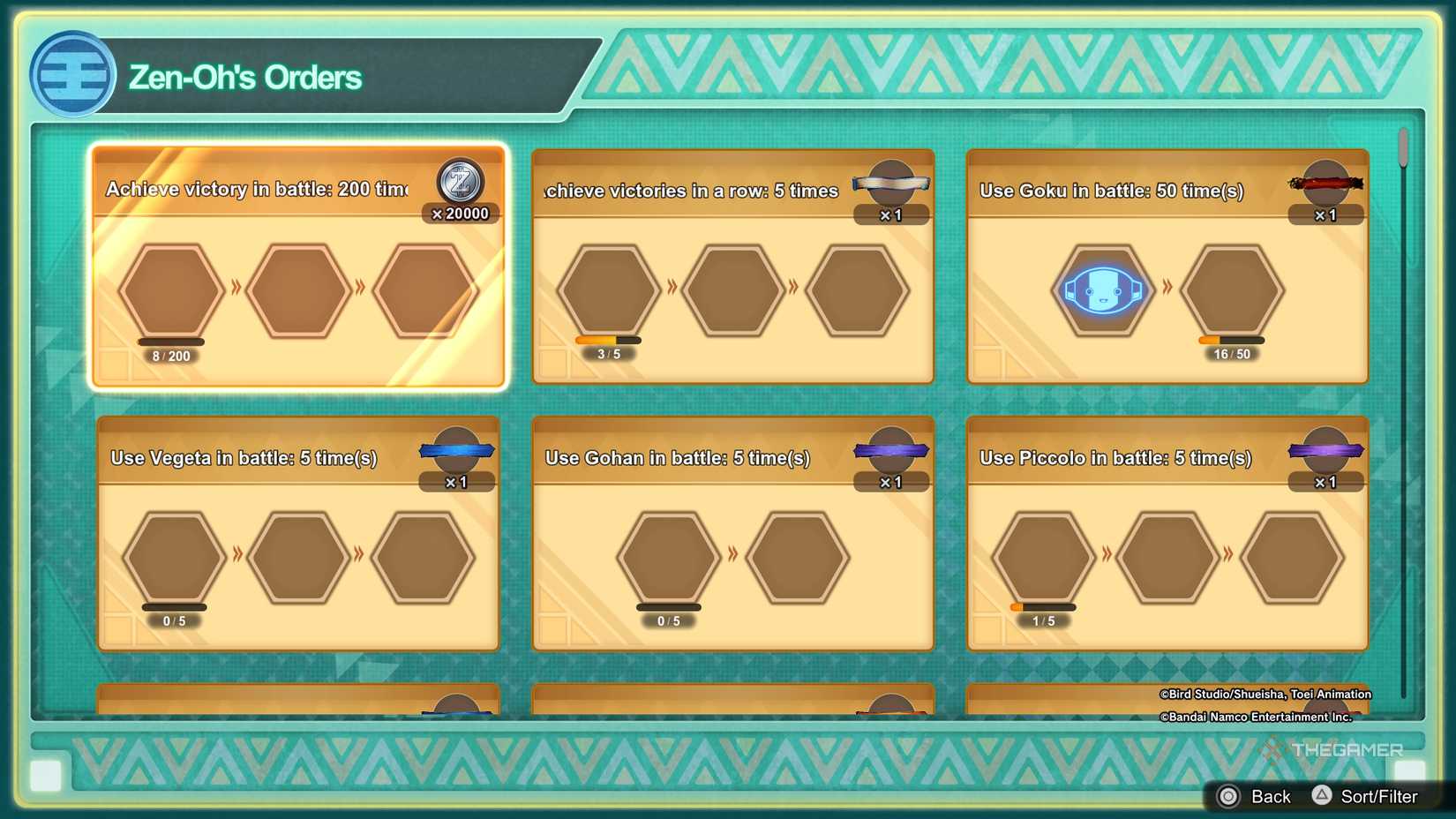Click the purple ribbon reward on the Gohan card

click(892, 451)
